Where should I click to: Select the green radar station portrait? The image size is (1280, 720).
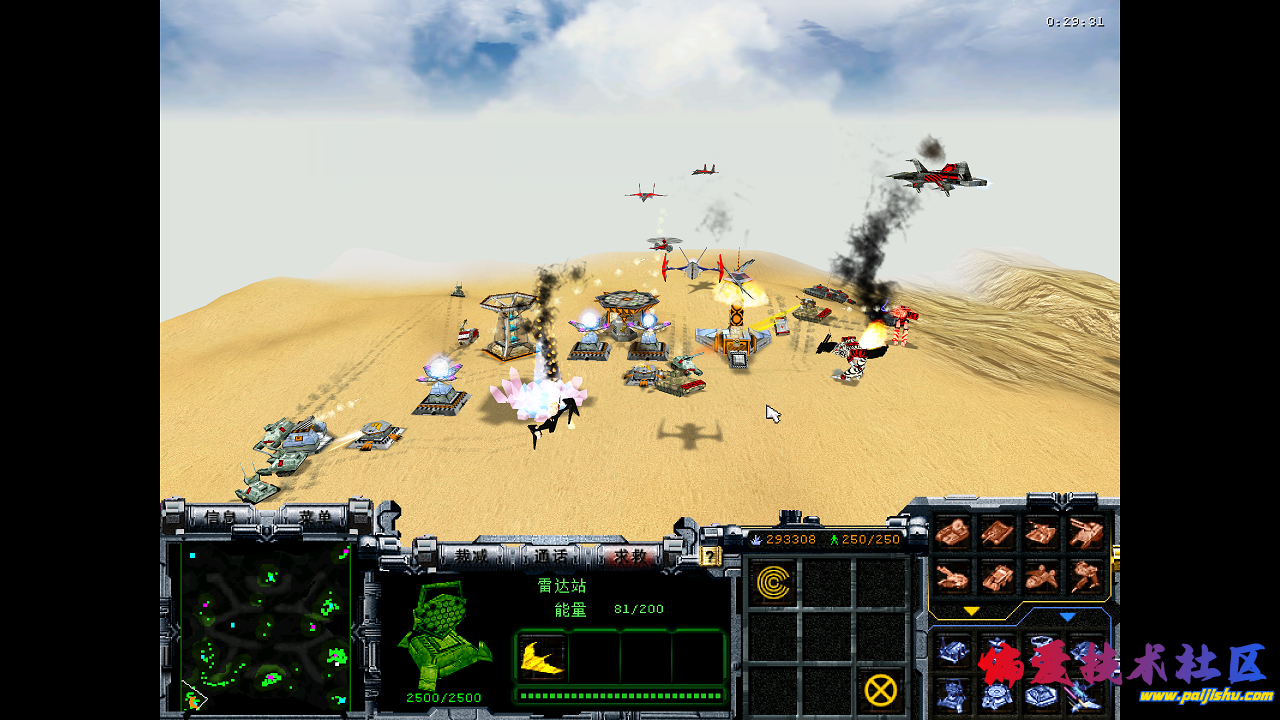[x=444, y=636]
